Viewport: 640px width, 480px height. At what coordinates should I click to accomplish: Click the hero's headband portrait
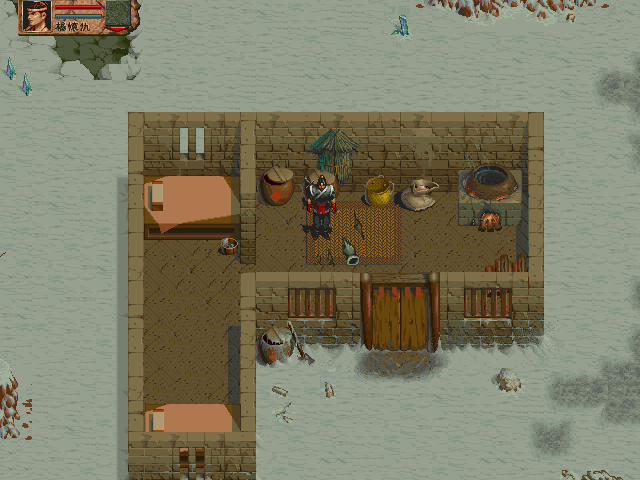pyautogui.click(x=36, y=16)
